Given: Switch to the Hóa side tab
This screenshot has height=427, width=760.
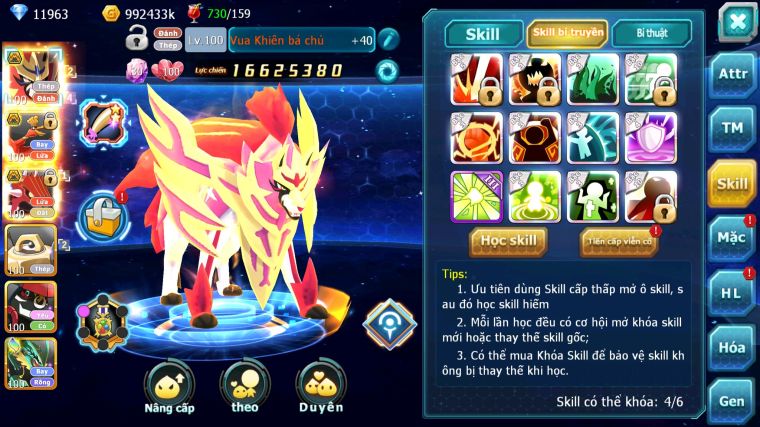Looking at the screenshot, I should click(733, 347).
